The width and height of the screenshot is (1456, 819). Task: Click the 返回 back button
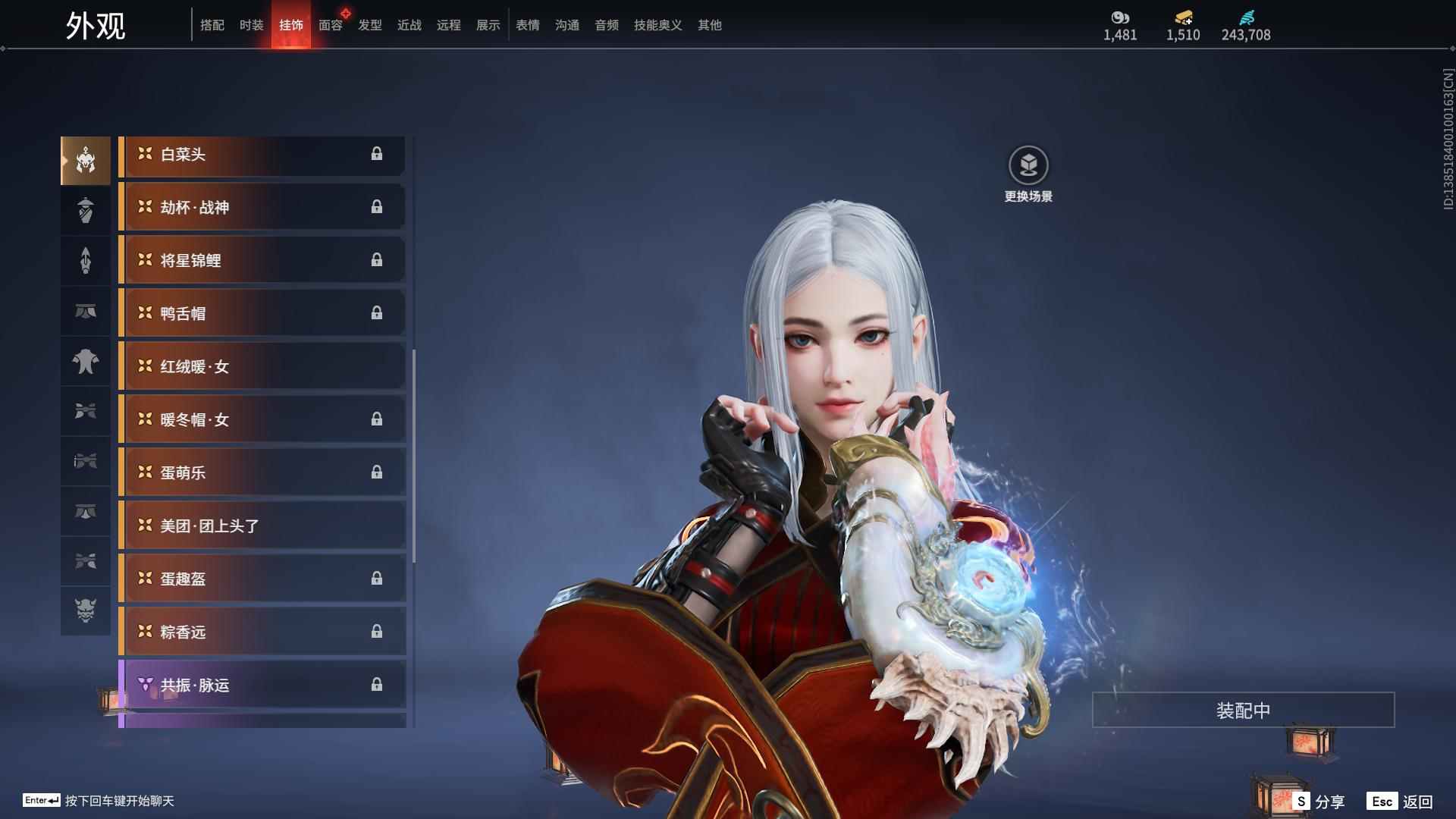tap(1401, 802)
